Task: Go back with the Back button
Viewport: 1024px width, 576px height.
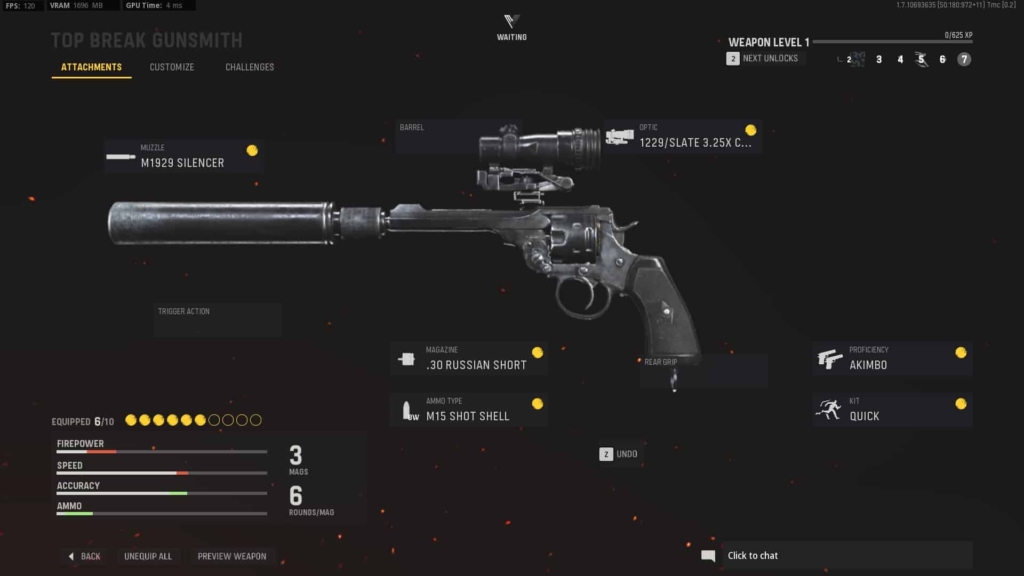Action: point(84,556)
